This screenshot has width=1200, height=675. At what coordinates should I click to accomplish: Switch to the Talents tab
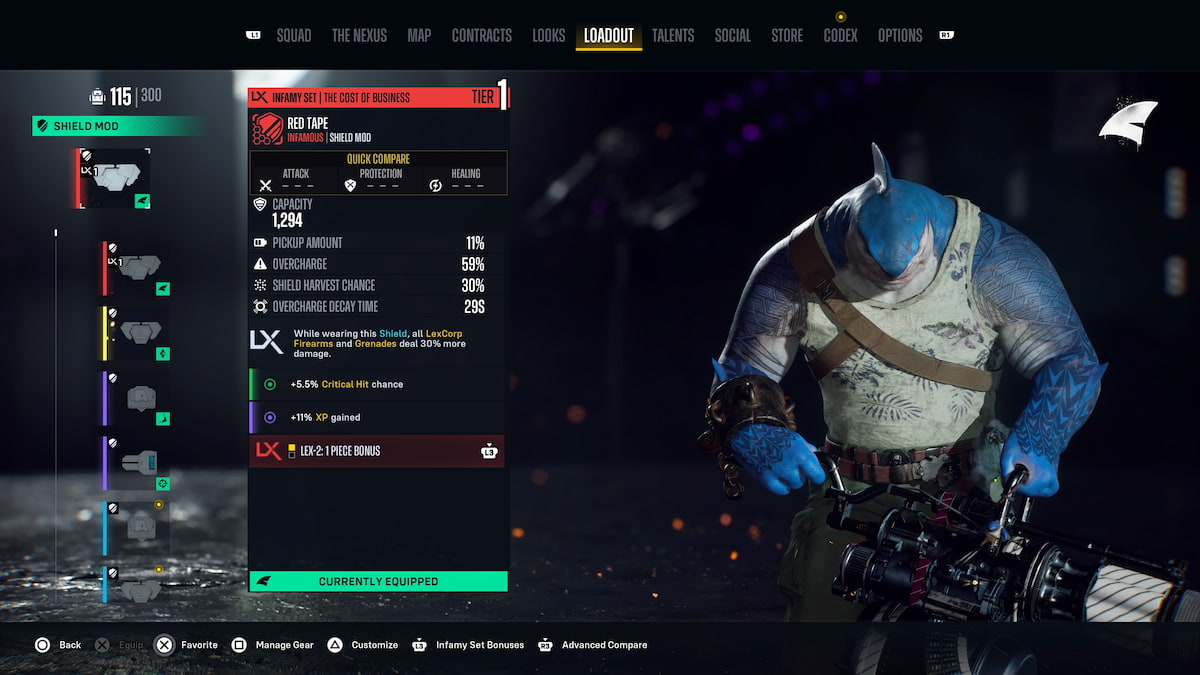673,36
